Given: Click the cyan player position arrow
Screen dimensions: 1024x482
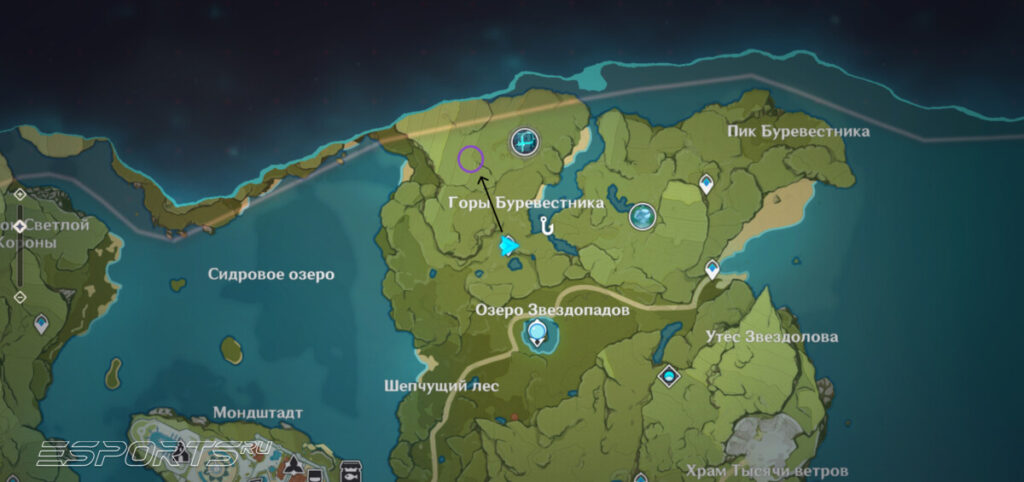Looking at the screenshot, I should tap(509, 245).
